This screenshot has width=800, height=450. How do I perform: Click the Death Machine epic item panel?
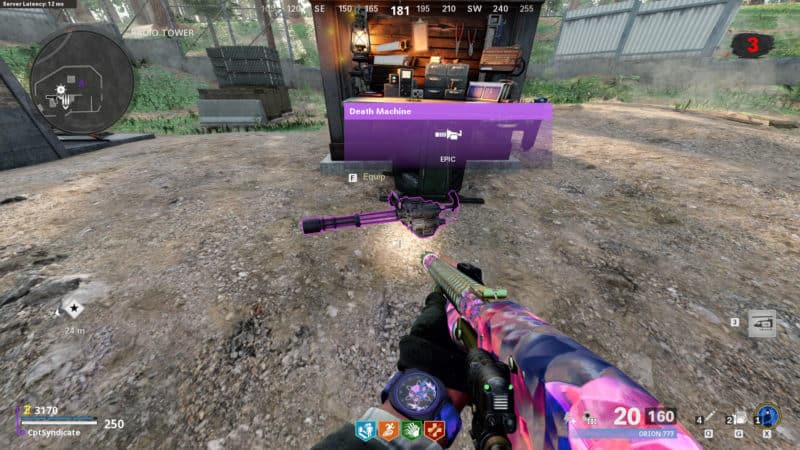447,131
